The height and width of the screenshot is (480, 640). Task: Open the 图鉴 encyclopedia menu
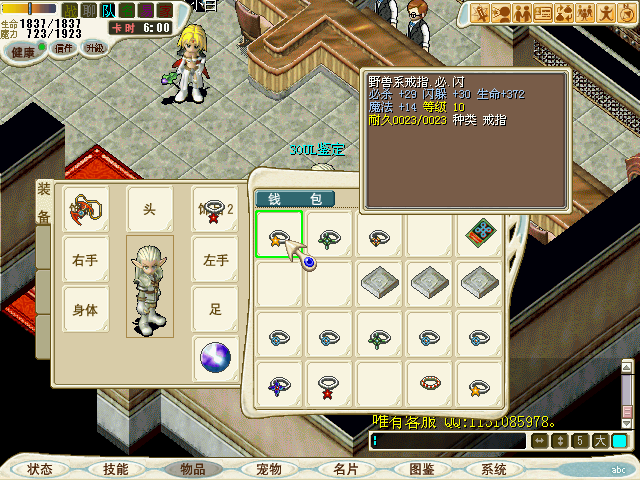point(421,468)
